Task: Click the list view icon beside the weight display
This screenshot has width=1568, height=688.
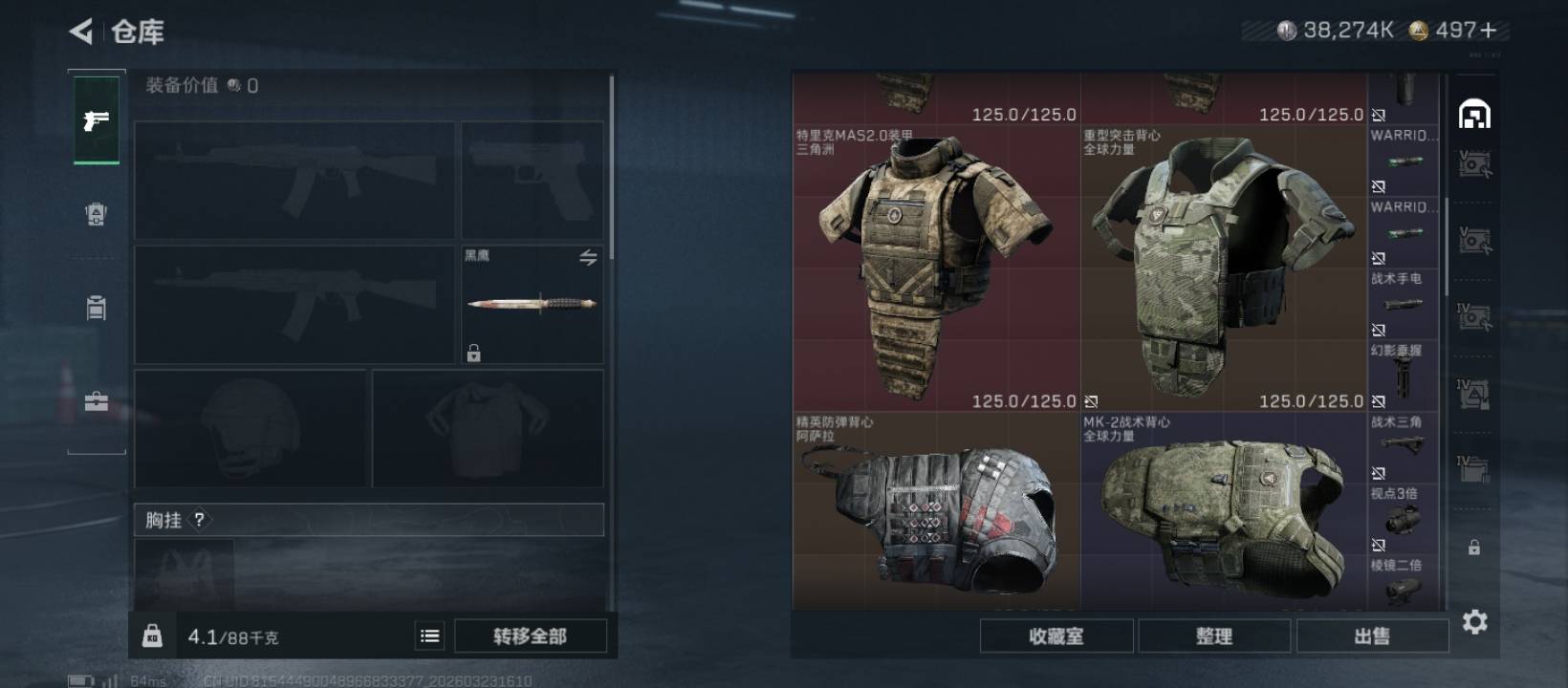Action: click(430, 634)
